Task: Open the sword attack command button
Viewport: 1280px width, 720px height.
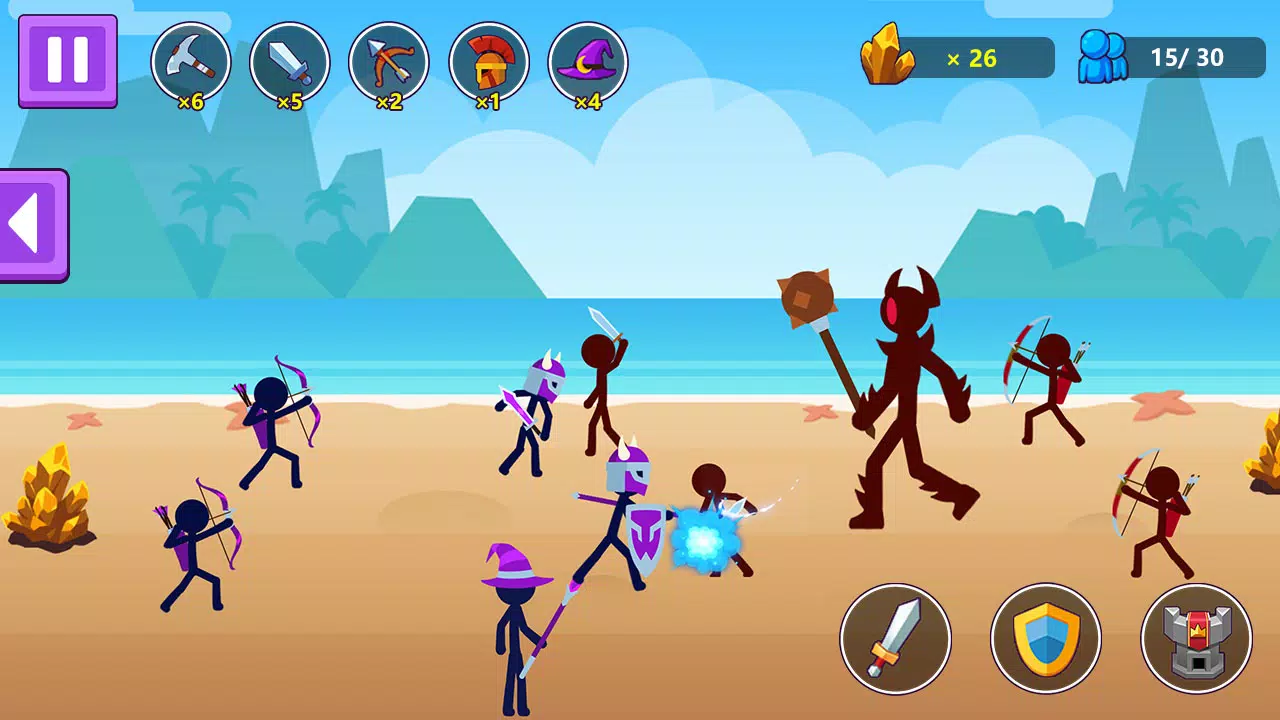Action: coord(896,638)
